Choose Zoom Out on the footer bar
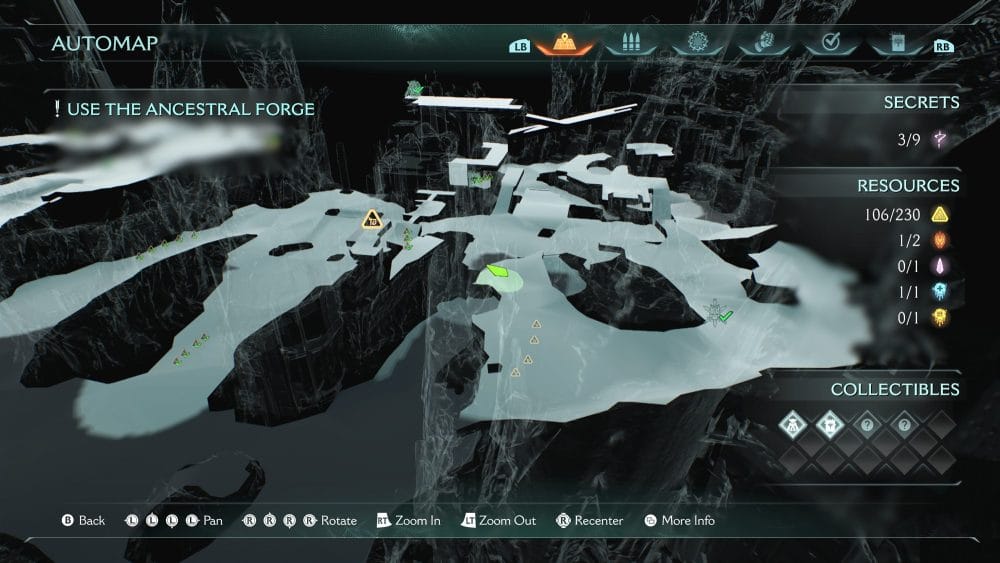This screenshot has width=1000, height=563. pyautogui.click(x=498, y=521)
